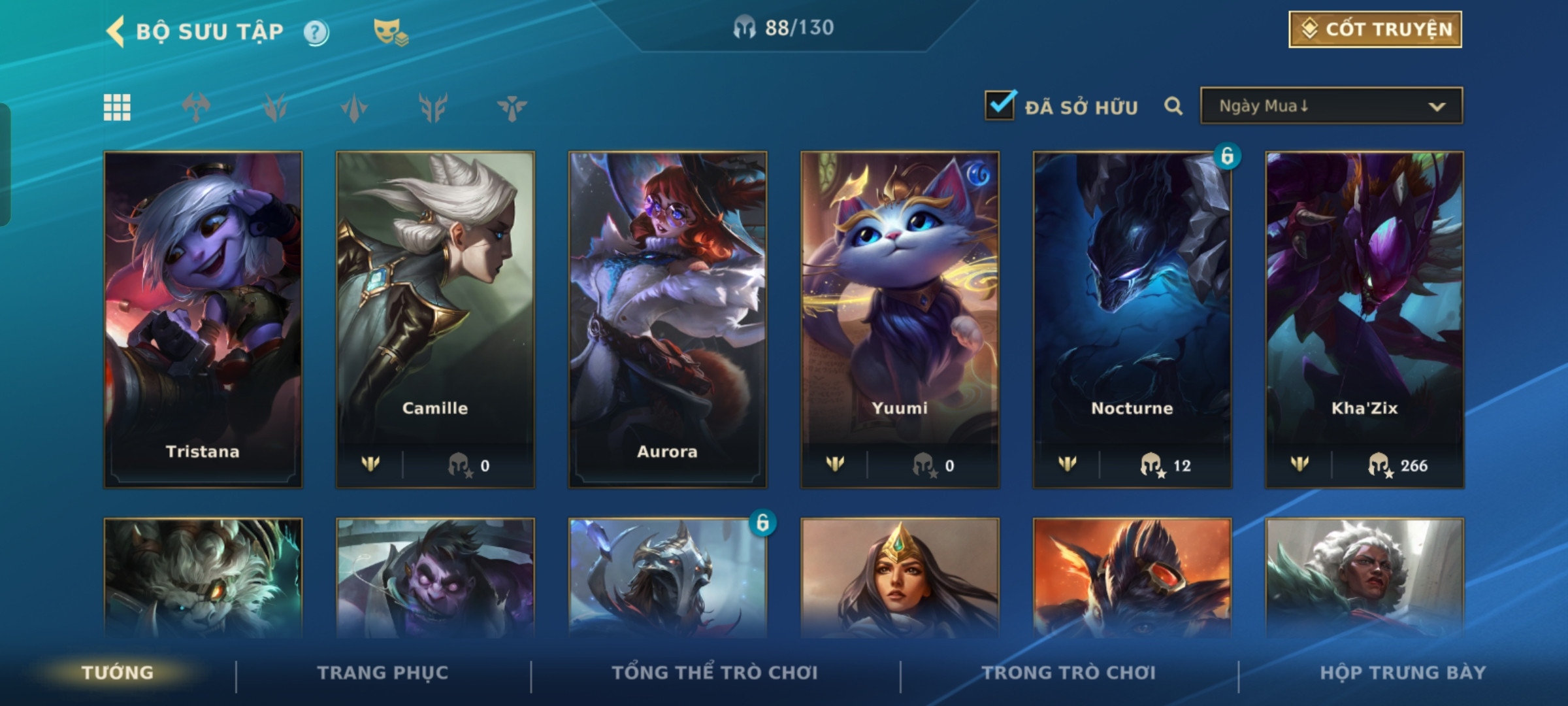Pick the Aurora champion card

tap(667, 319)
